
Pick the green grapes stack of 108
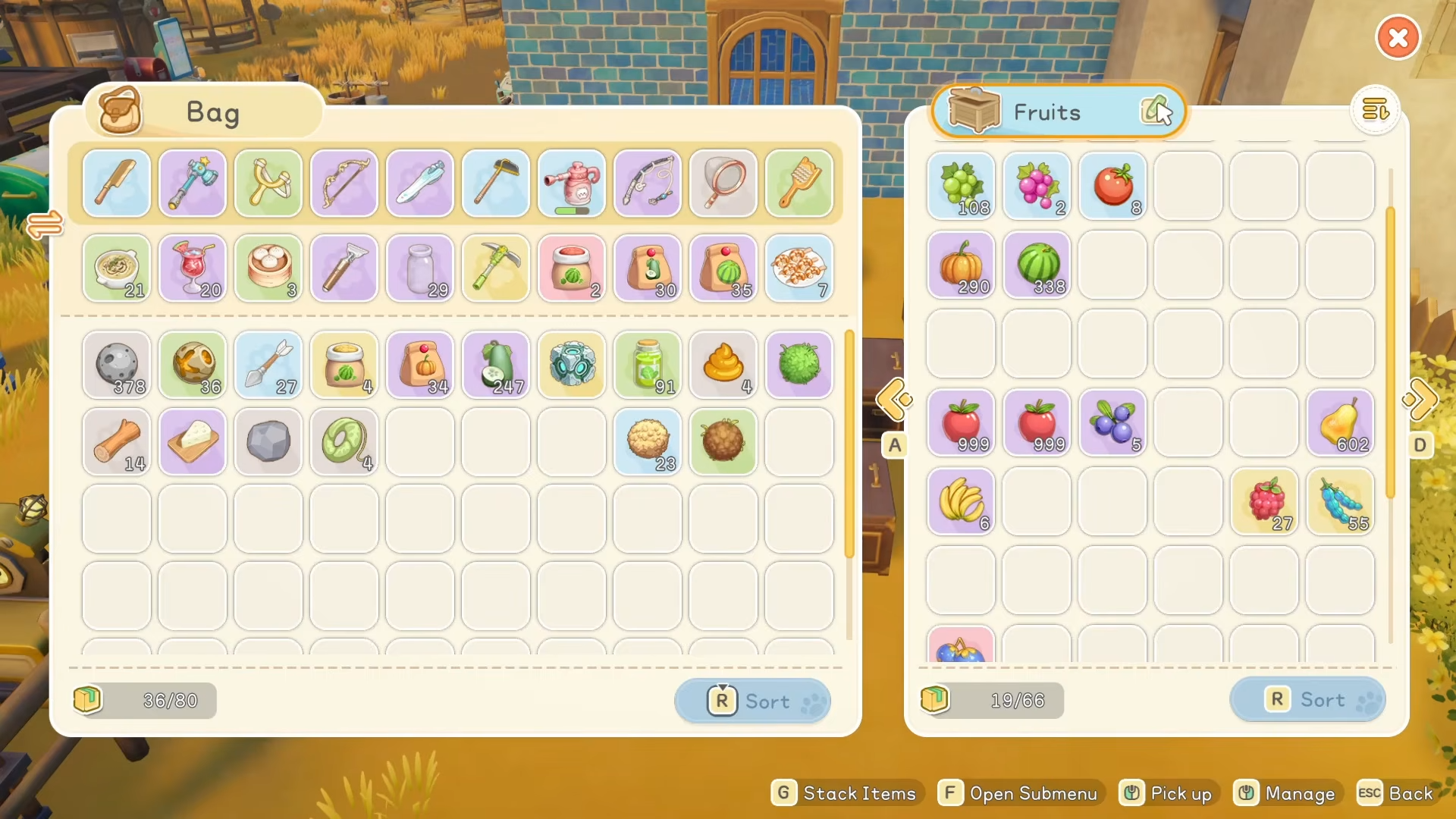click(961, 187)
